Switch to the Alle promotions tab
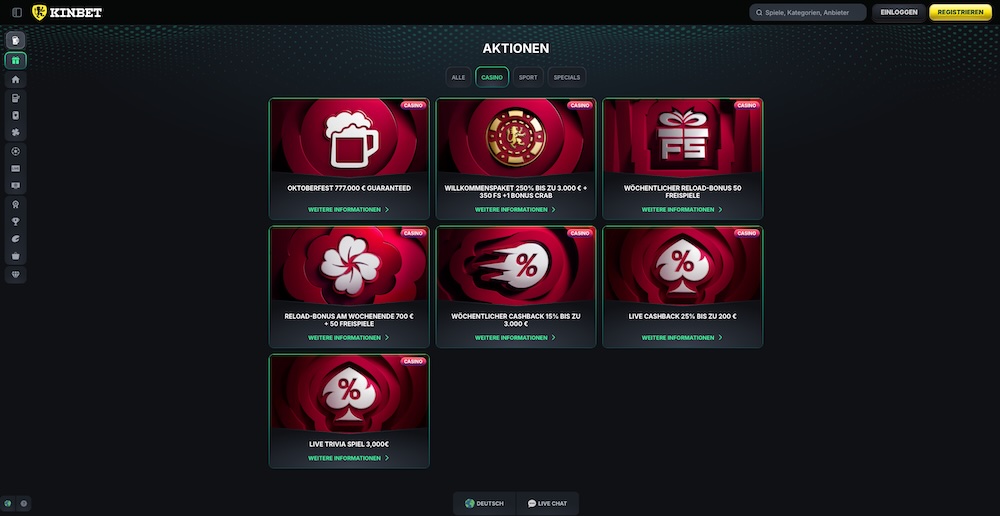 pyautogui.click(x=458, y=77)
